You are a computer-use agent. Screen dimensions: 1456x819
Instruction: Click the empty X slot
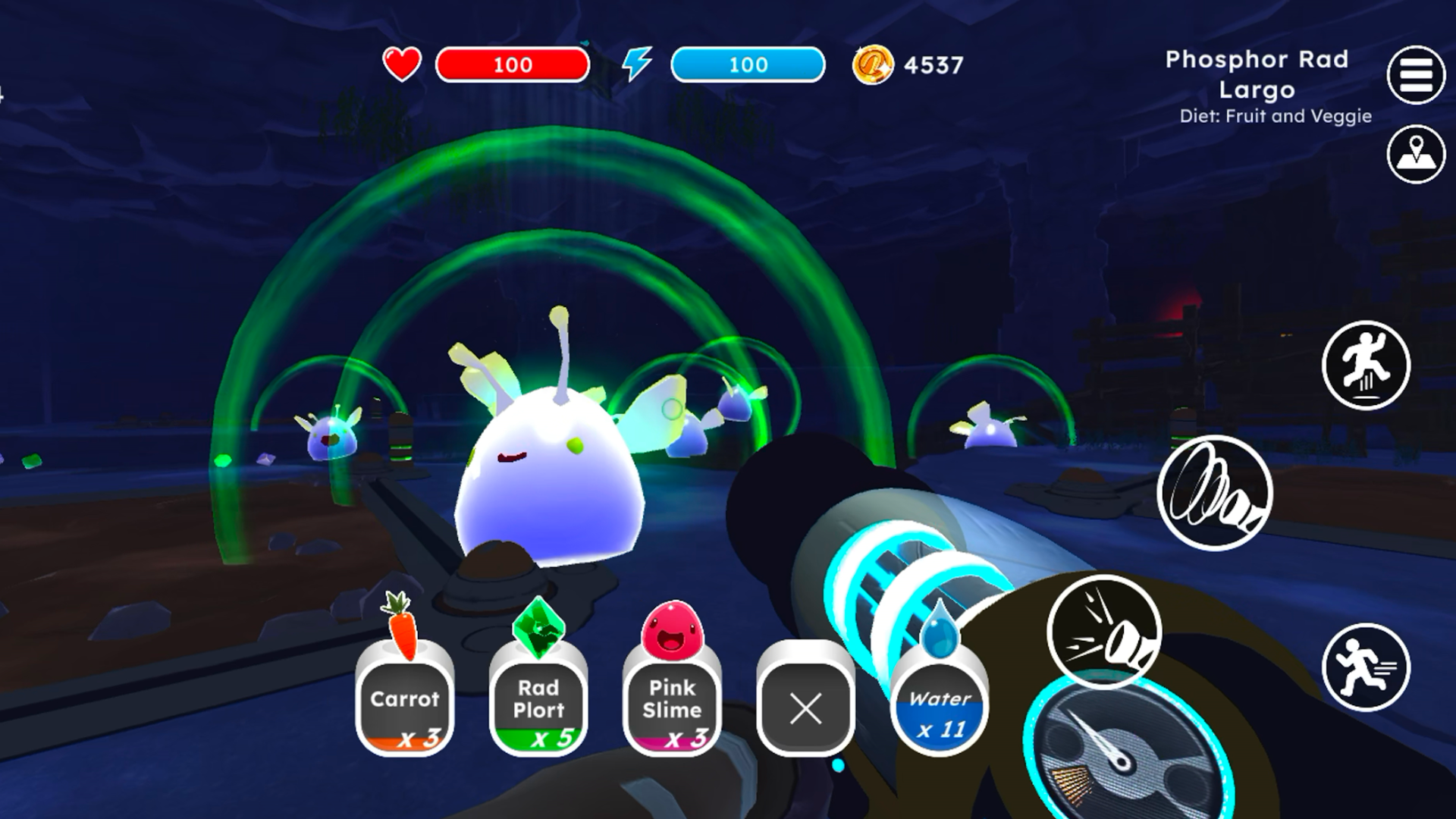click(805, 709)
